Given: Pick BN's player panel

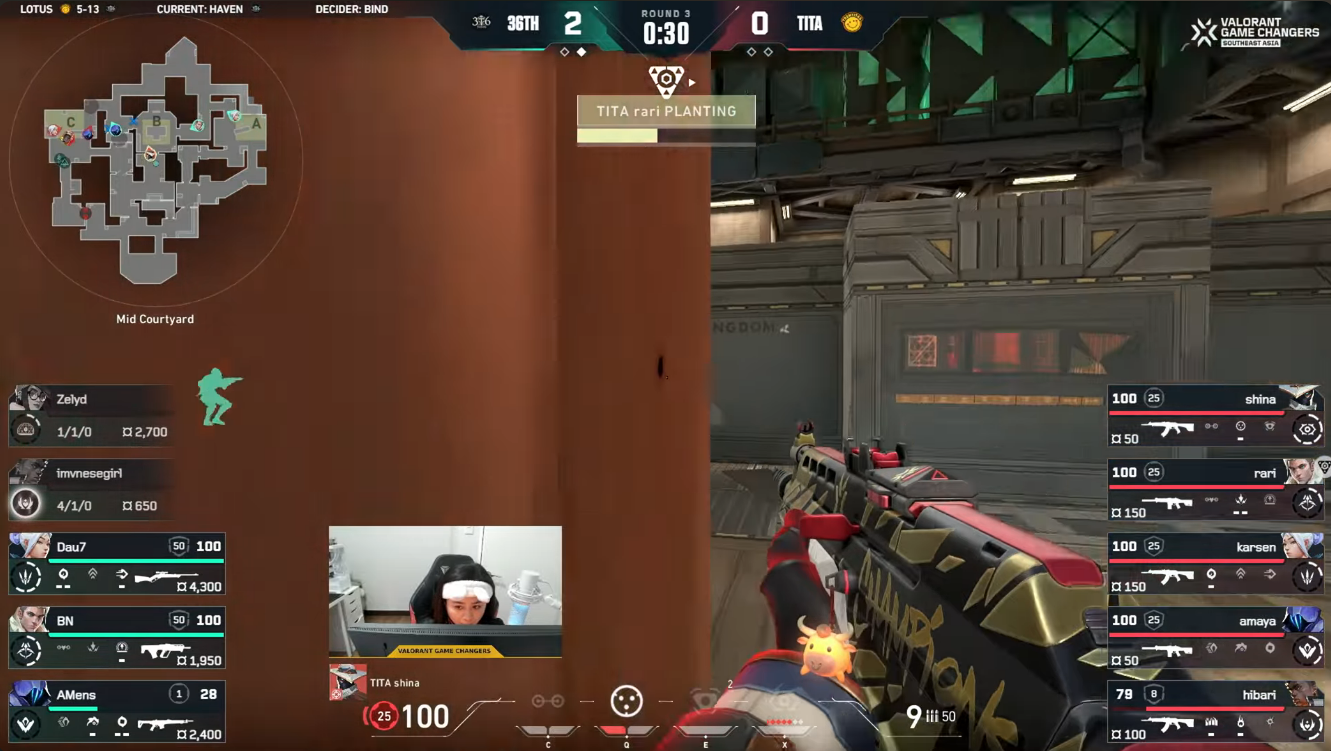Looking at the screenshot, I should click(x=117, y=637).
